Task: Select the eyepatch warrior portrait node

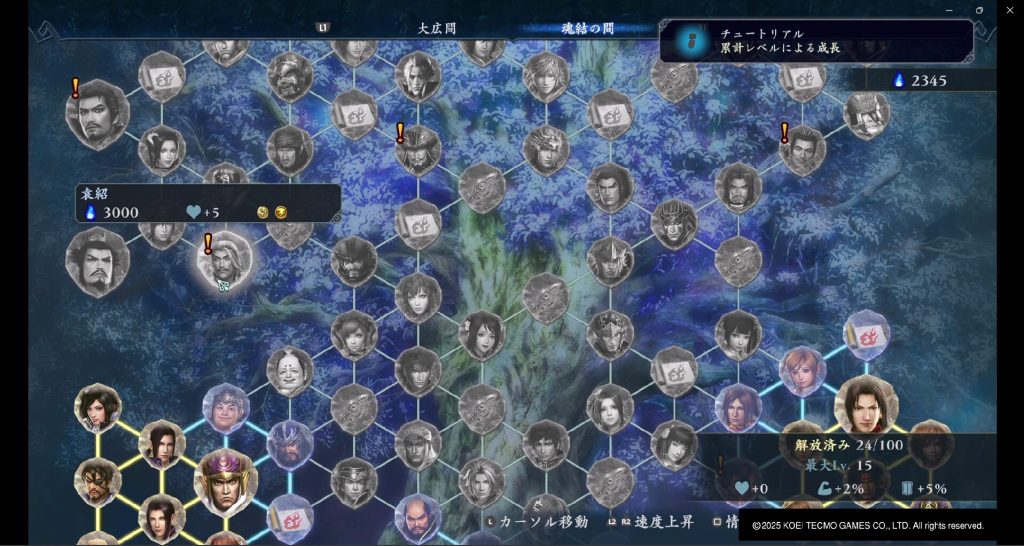Action: (98, 478)
